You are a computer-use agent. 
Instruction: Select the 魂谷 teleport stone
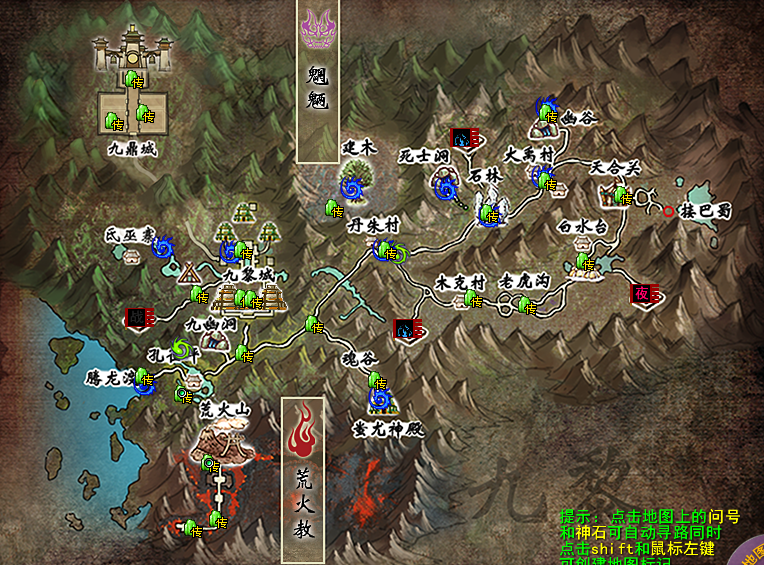click(x=378, y=381)
